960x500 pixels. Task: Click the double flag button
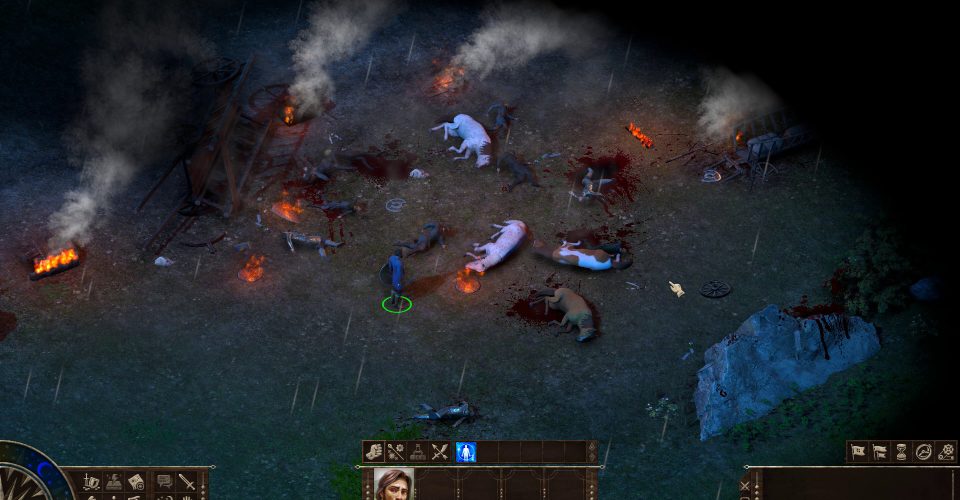(880, 452)
